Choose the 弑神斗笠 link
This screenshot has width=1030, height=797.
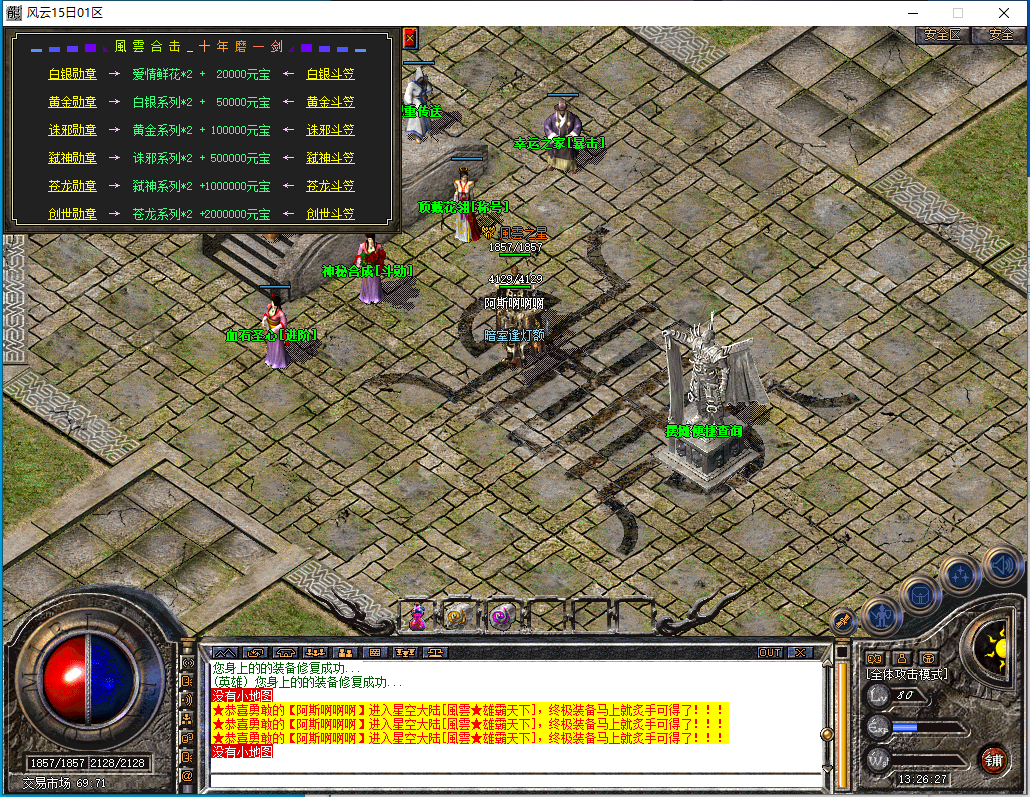(x=330, y=158)
